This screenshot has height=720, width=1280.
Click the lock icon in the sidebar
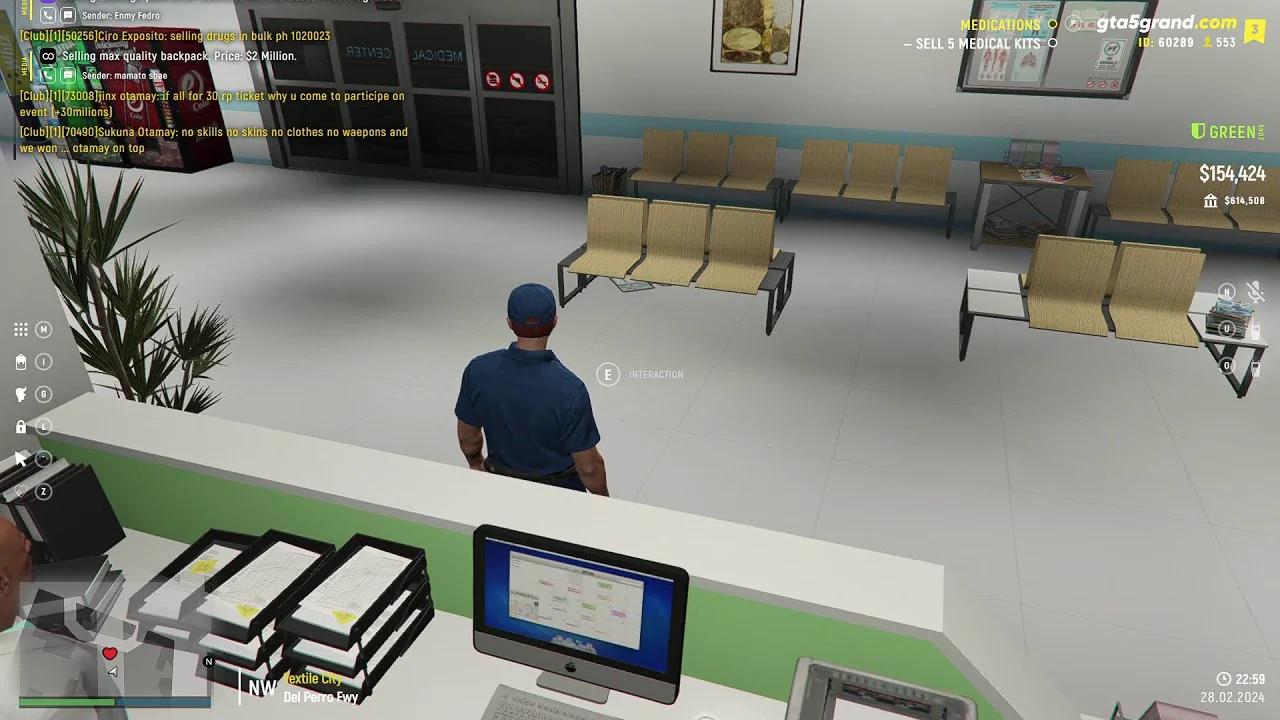coord(19,425)
